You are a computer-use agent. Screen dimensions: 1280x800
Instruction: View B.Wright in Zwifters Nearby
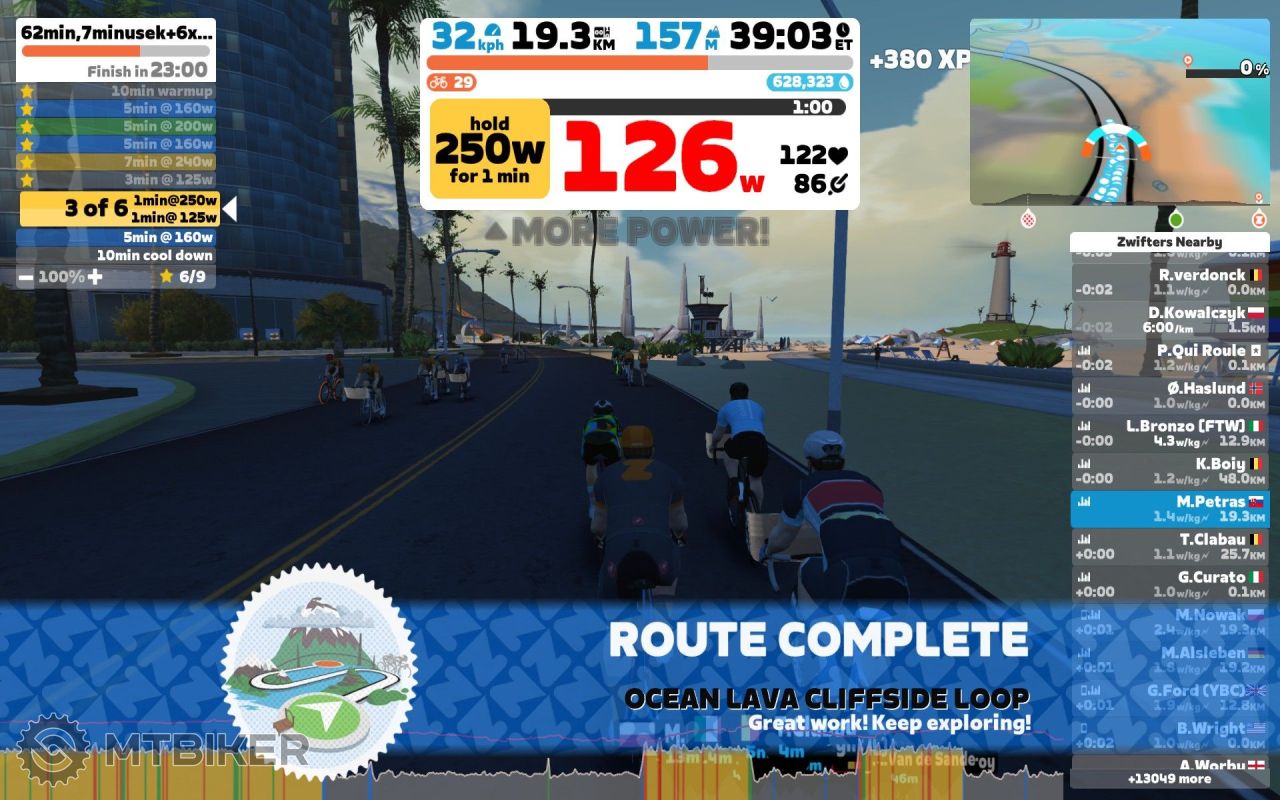click(1169, 735)
